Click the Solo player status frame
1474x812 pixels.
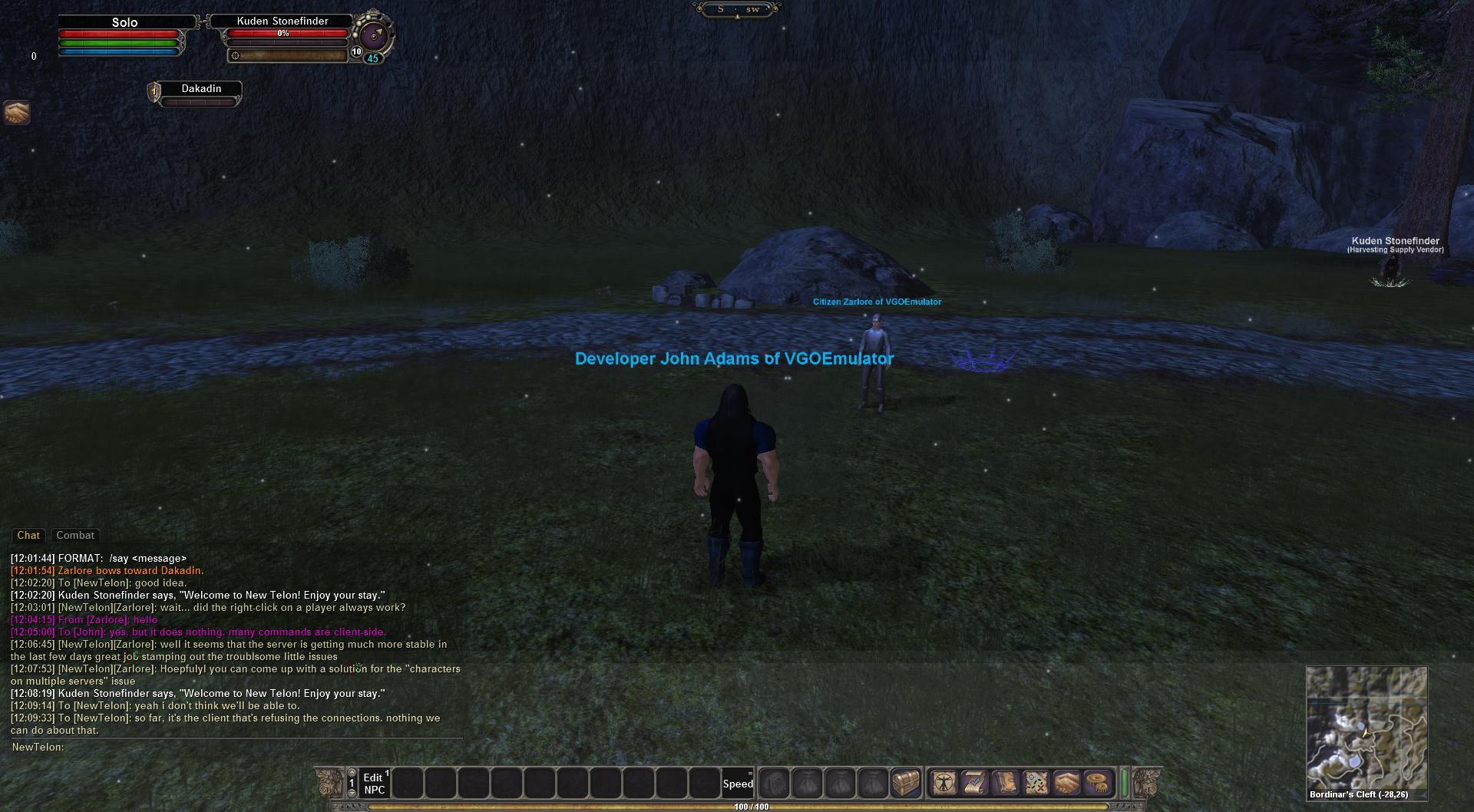click(124, 23)
